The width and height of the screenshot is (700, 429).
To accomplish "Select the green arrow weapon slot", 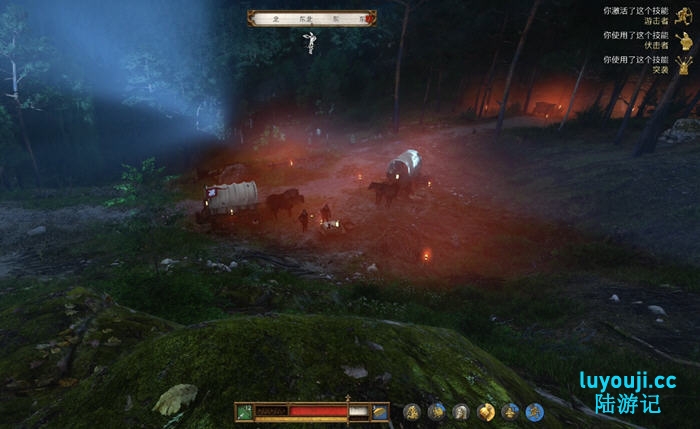I will (x=243, y=411).
